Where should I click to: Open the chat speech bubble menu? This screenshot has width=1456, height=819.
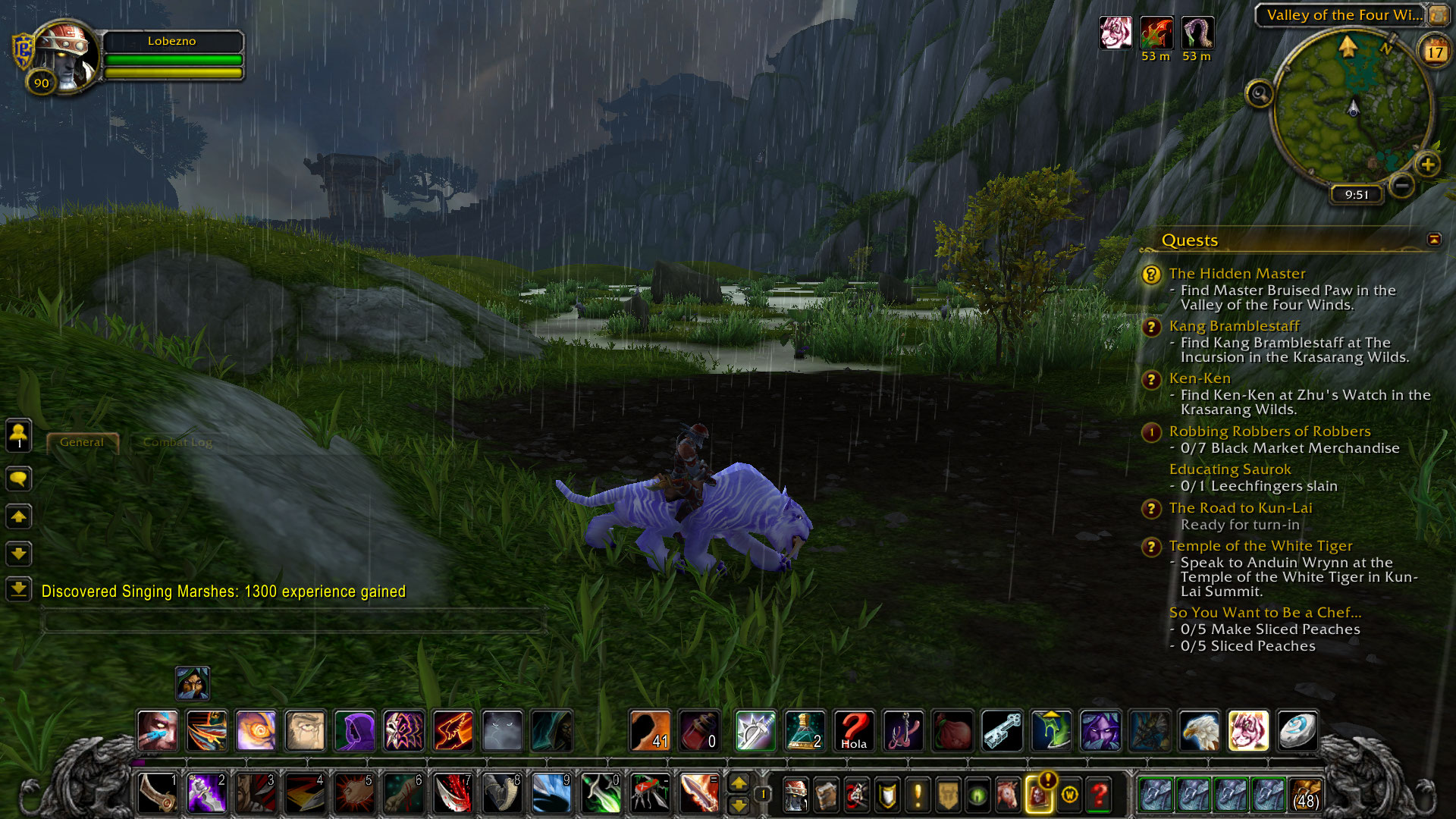pos(19,479)
